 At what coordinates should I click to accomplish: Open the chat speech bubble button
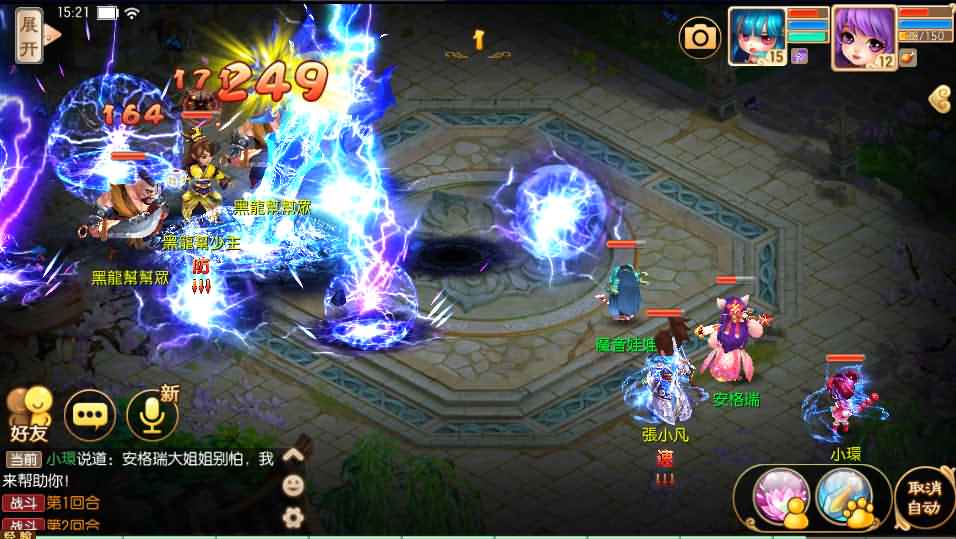tap(90, 414)
